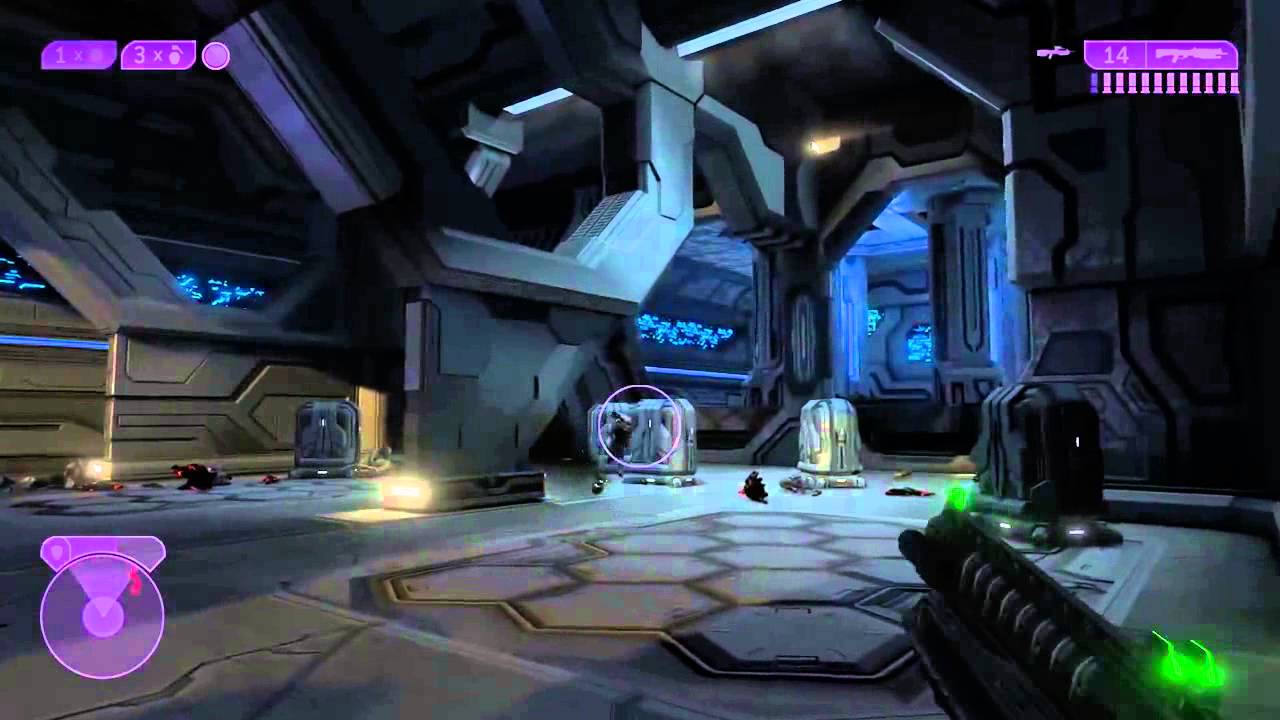
Task: Click the secondary SMG weapon icon
Action: 1053,52
